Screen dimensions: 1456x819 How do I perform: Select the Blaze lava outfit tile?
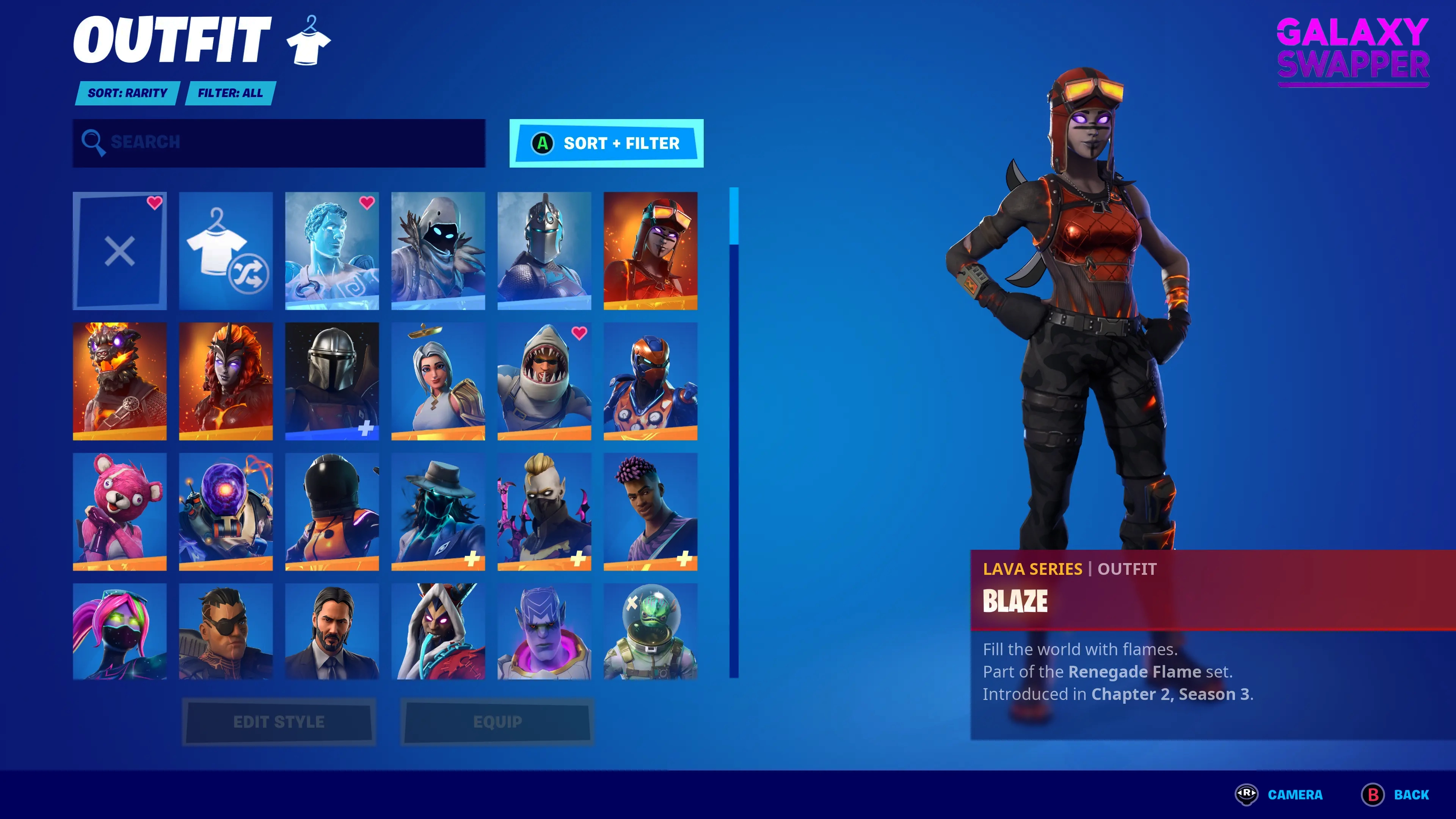650,250
